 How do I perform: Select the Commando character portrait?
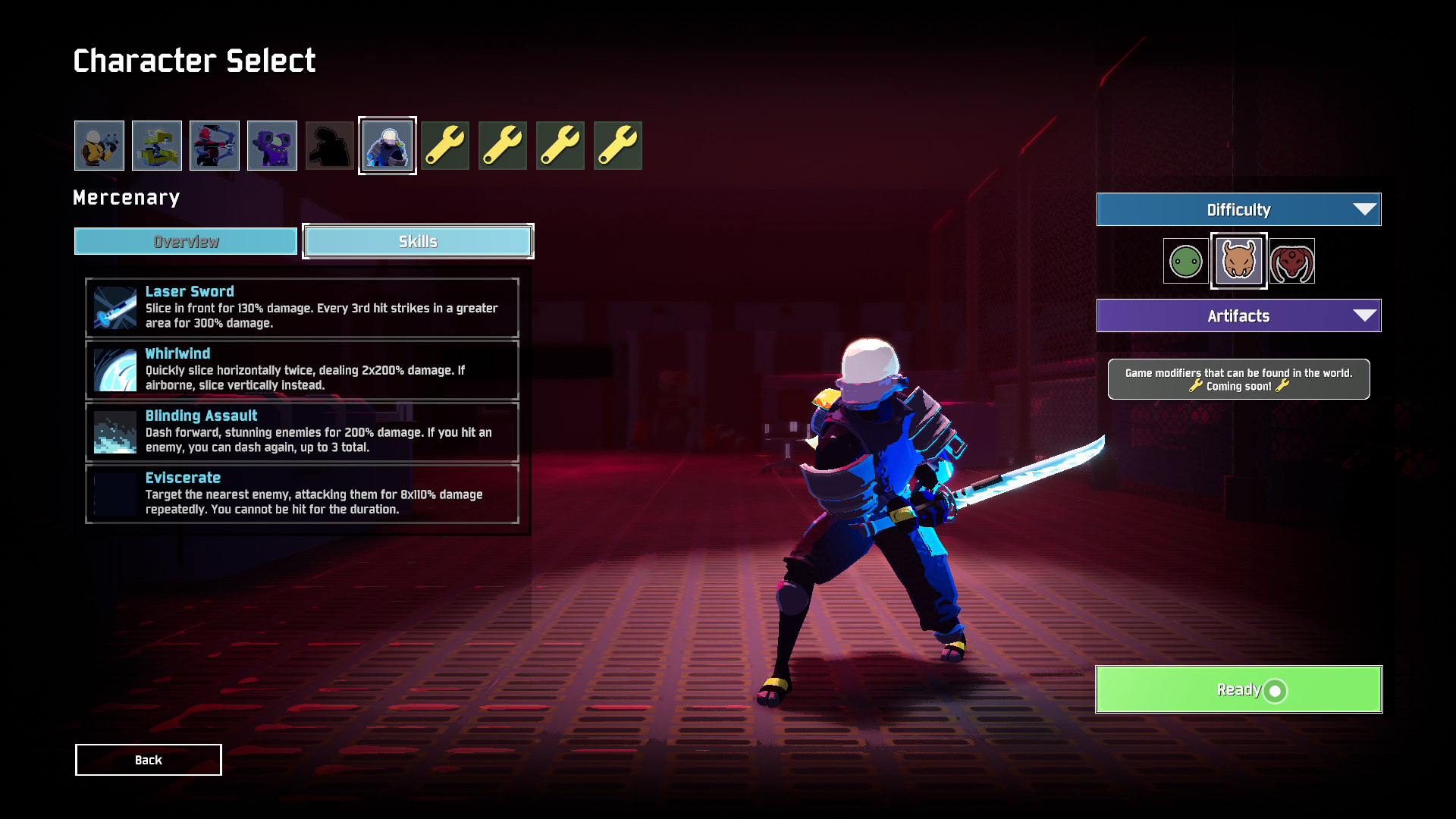pyautogui.click(x=99, y=146)
